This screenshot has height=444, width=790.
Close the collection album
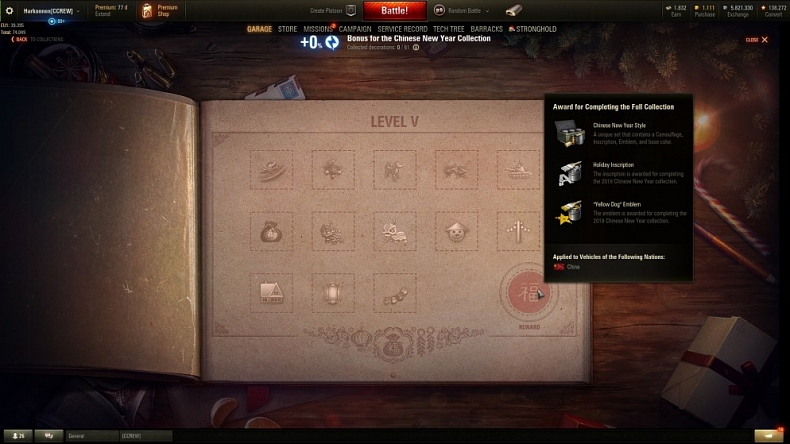tap(758, 40)
